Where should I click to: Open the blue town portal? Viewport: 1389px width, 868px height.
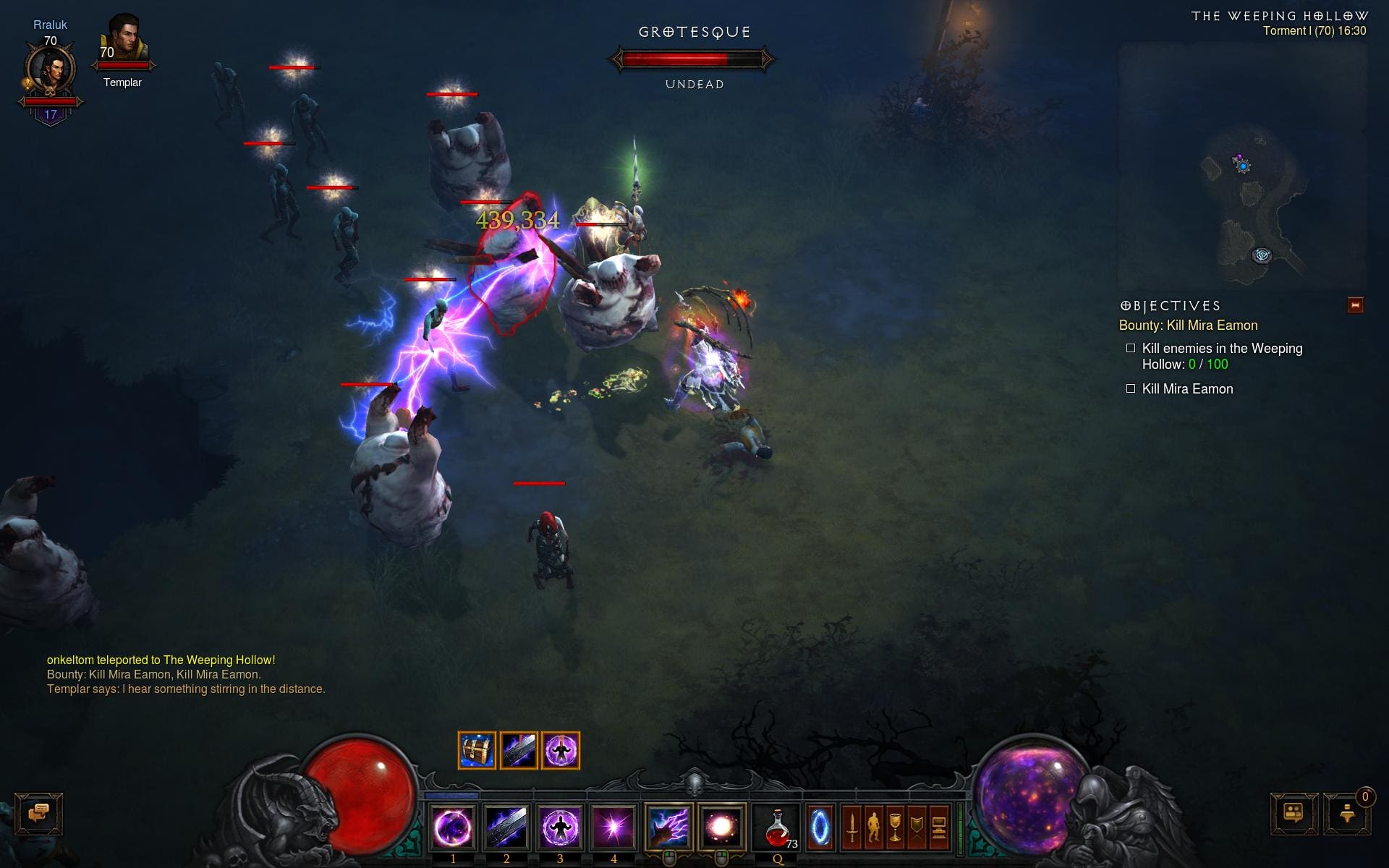tap(820, 827)
